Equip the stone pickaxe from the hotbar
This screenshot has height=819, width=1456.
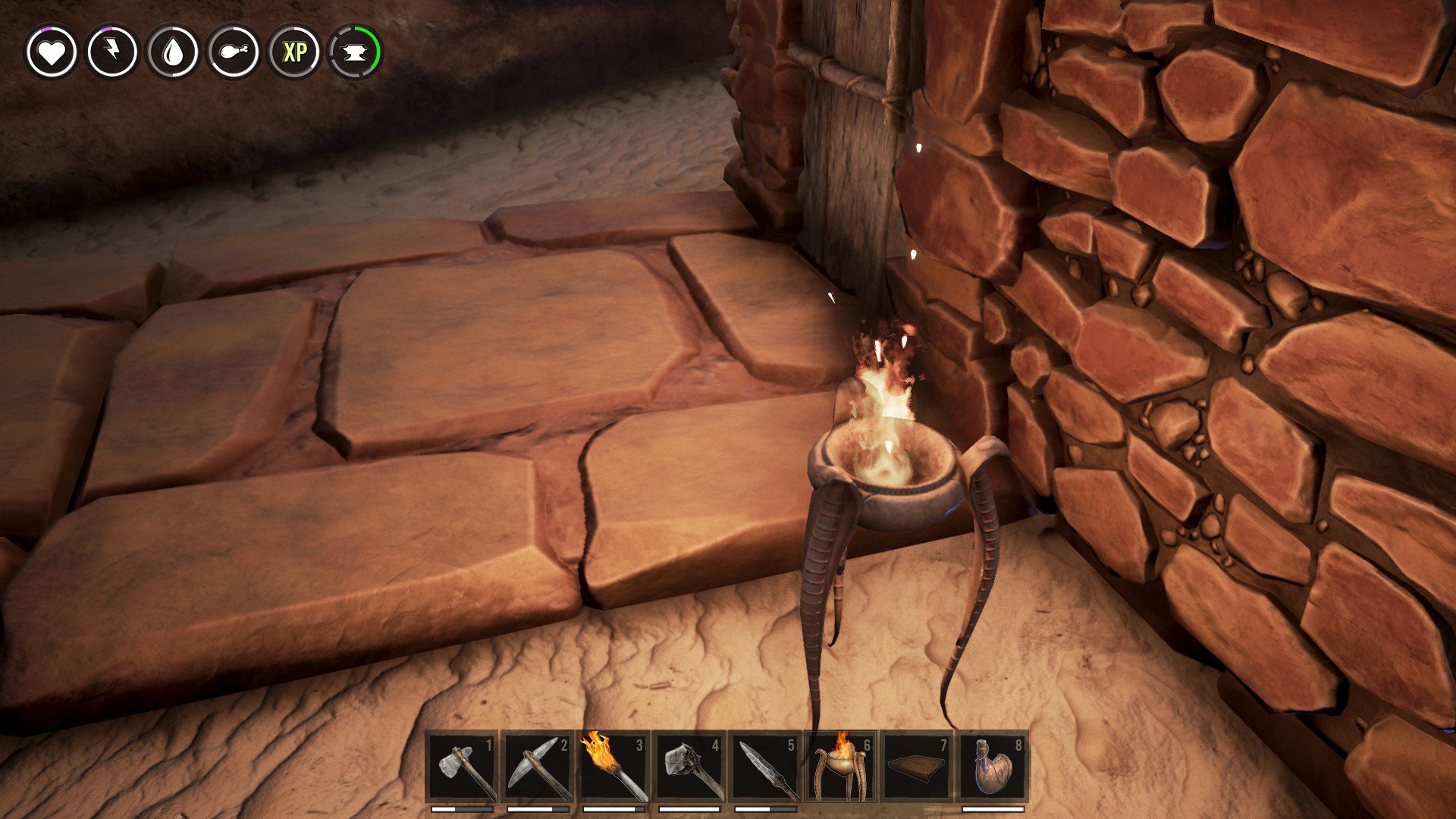coord(538,767)
